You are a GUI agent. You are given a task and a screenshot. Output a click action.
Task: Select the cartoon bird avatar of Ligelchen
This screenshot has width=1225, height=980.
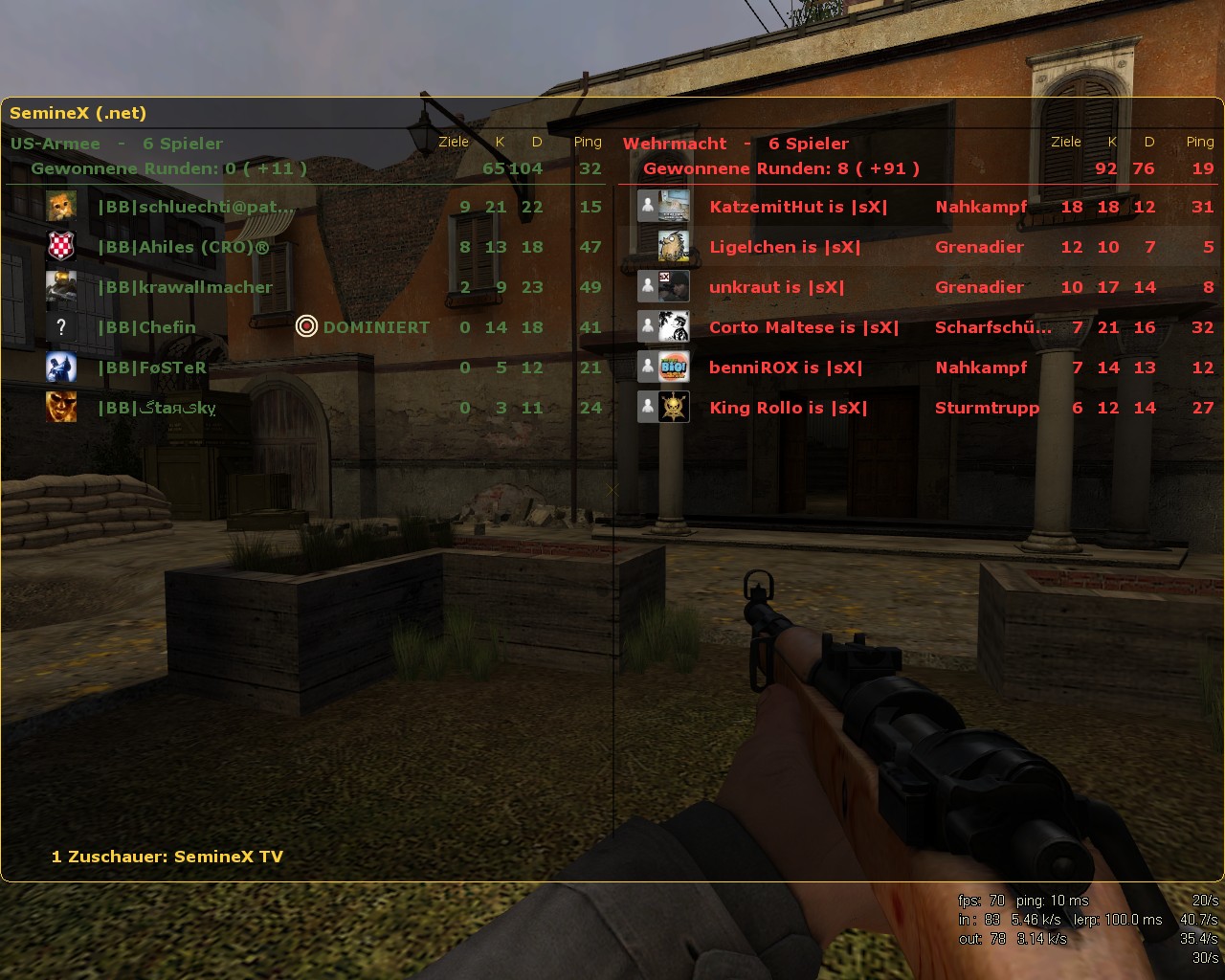click(673, 246)
